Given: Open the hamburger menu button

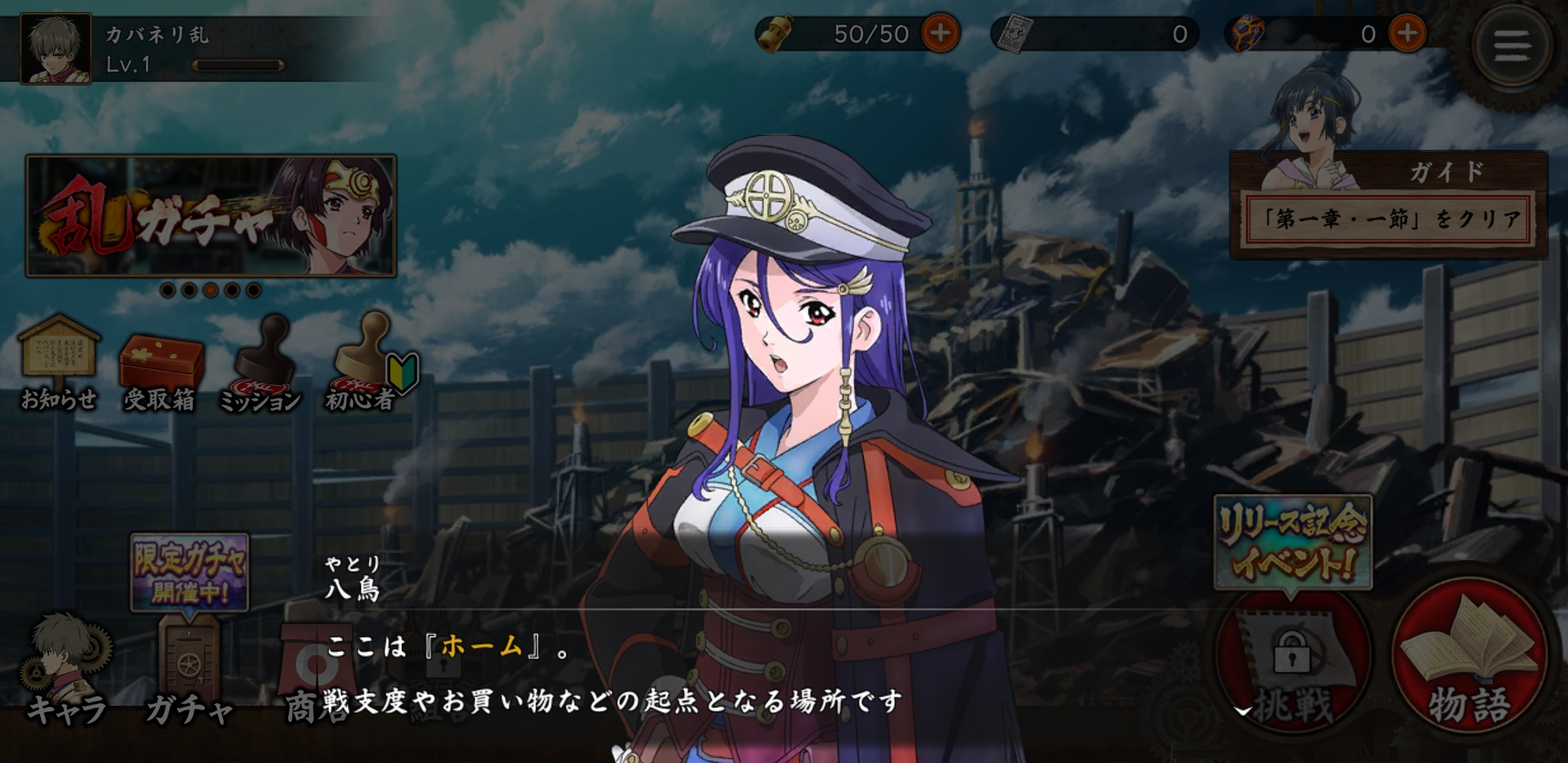Looking at the screenshot, I should coord(1511,47).
